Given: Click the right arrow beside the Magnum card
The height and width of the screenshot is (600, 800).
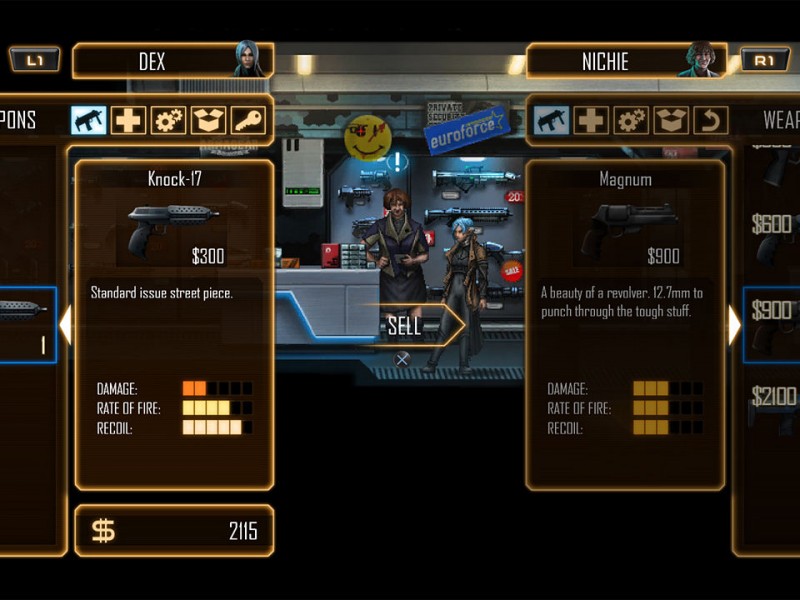Looking at the screenshot, I should (x=734, y=325).
